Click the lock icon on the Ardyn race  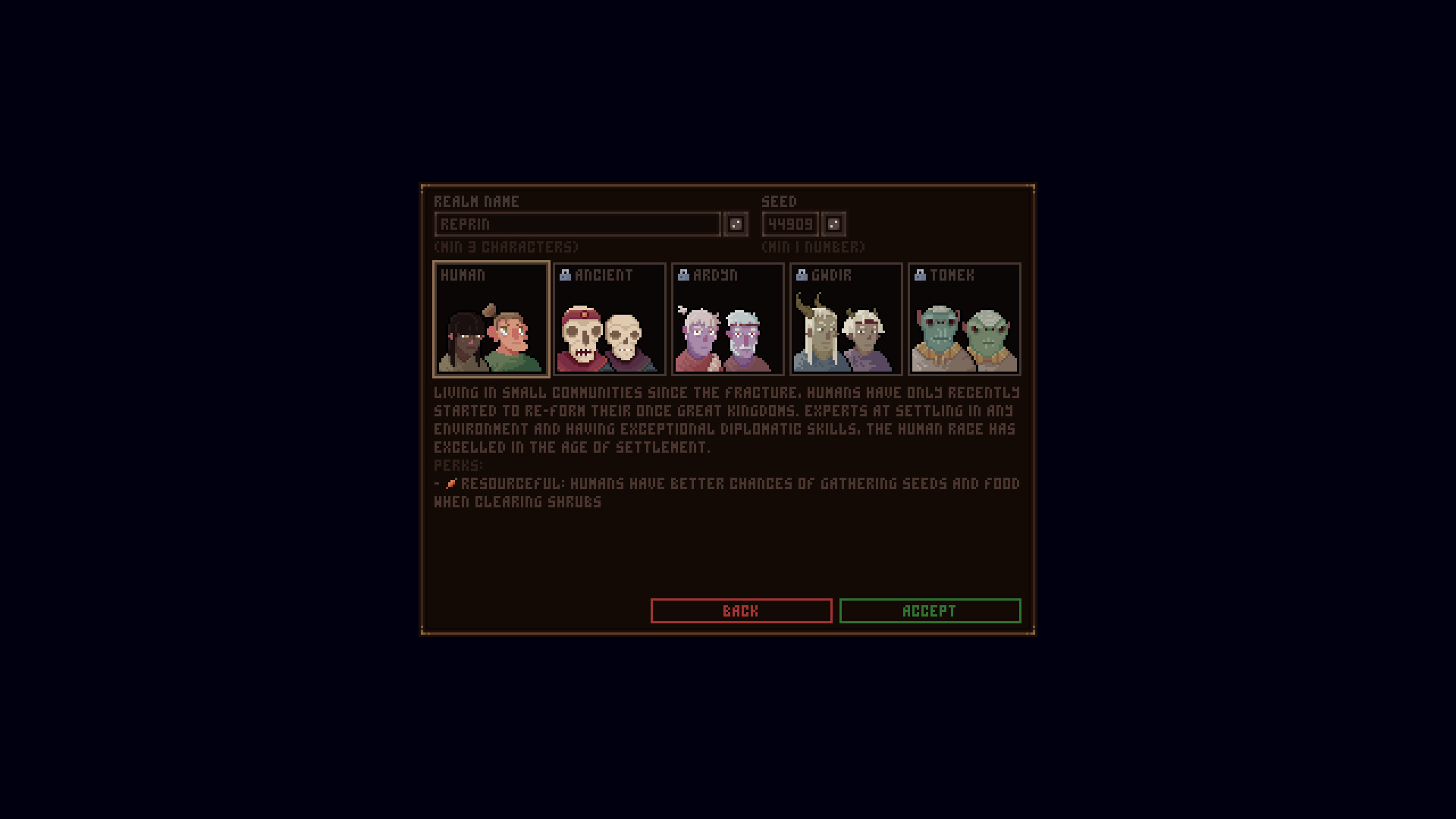(682, 275)
